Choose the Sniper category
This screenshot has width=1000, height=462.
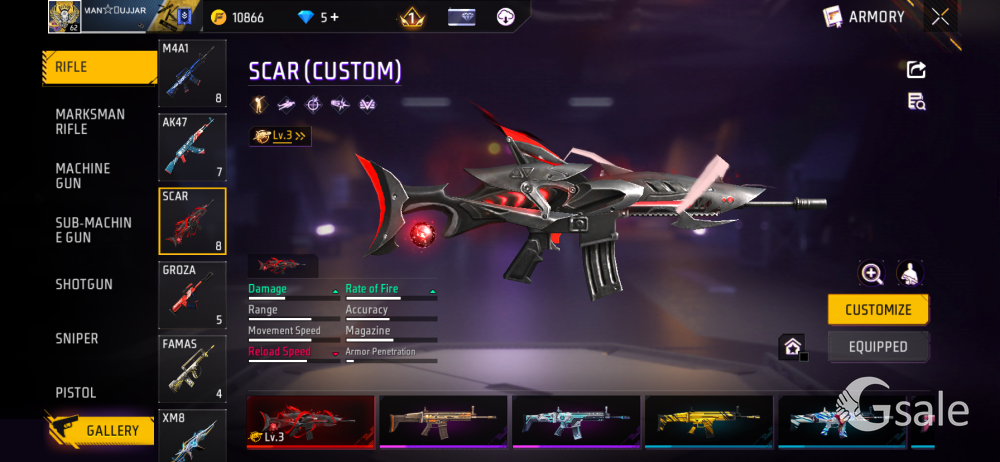77,339
